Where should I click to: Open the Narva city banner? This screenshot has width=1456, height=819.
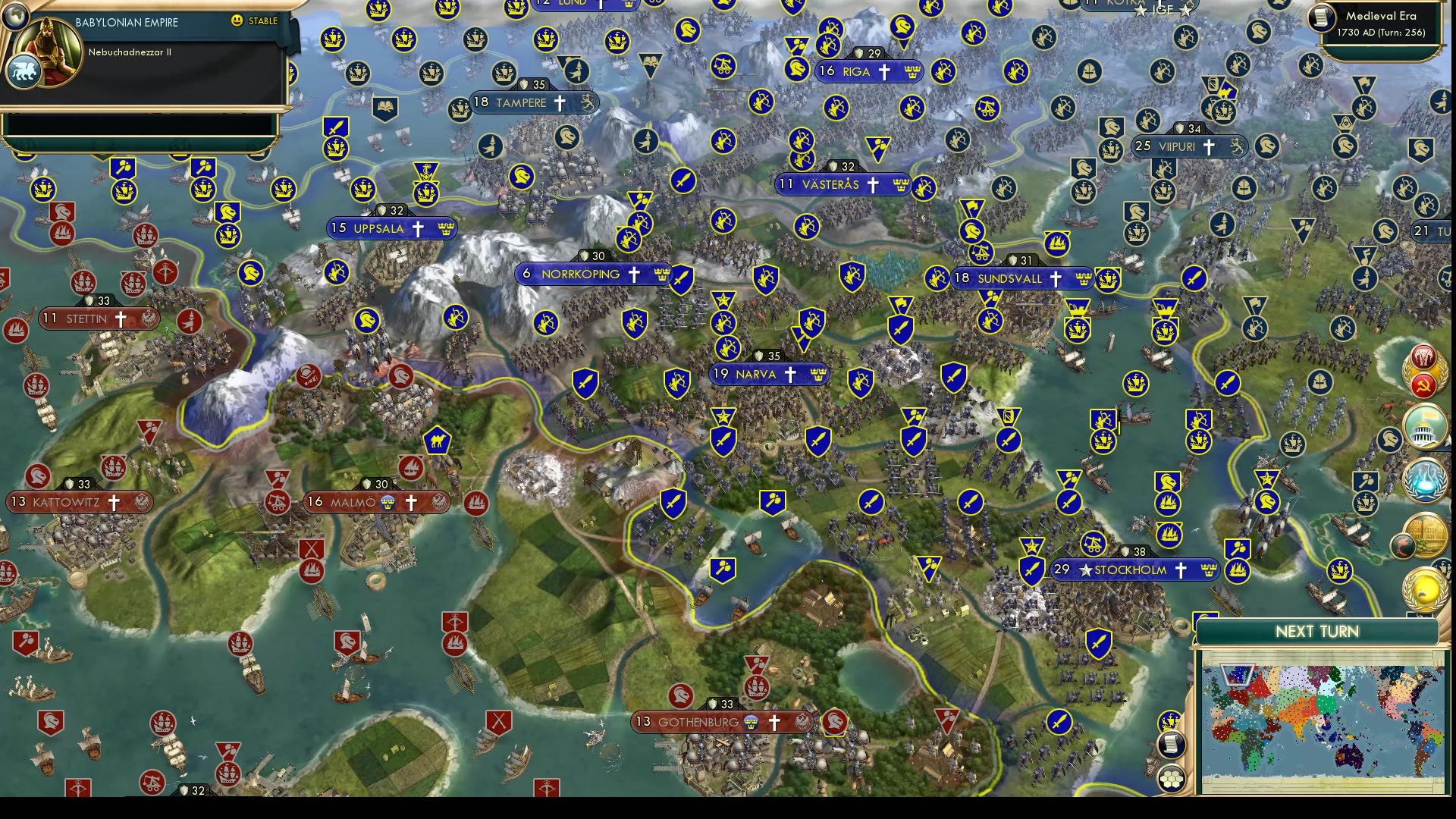(x=769, y=374)
